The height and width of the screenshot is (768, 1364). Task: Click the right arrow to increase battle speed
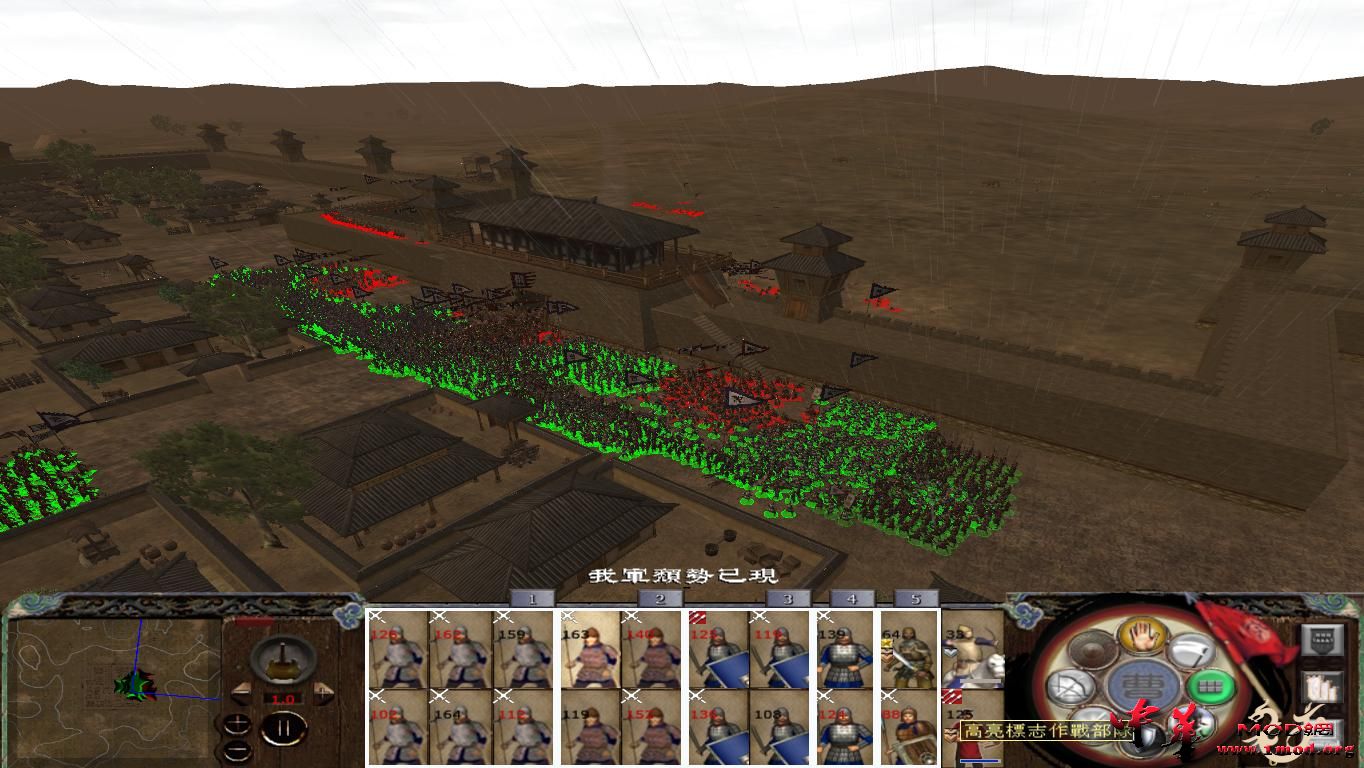tap(323, 692)
